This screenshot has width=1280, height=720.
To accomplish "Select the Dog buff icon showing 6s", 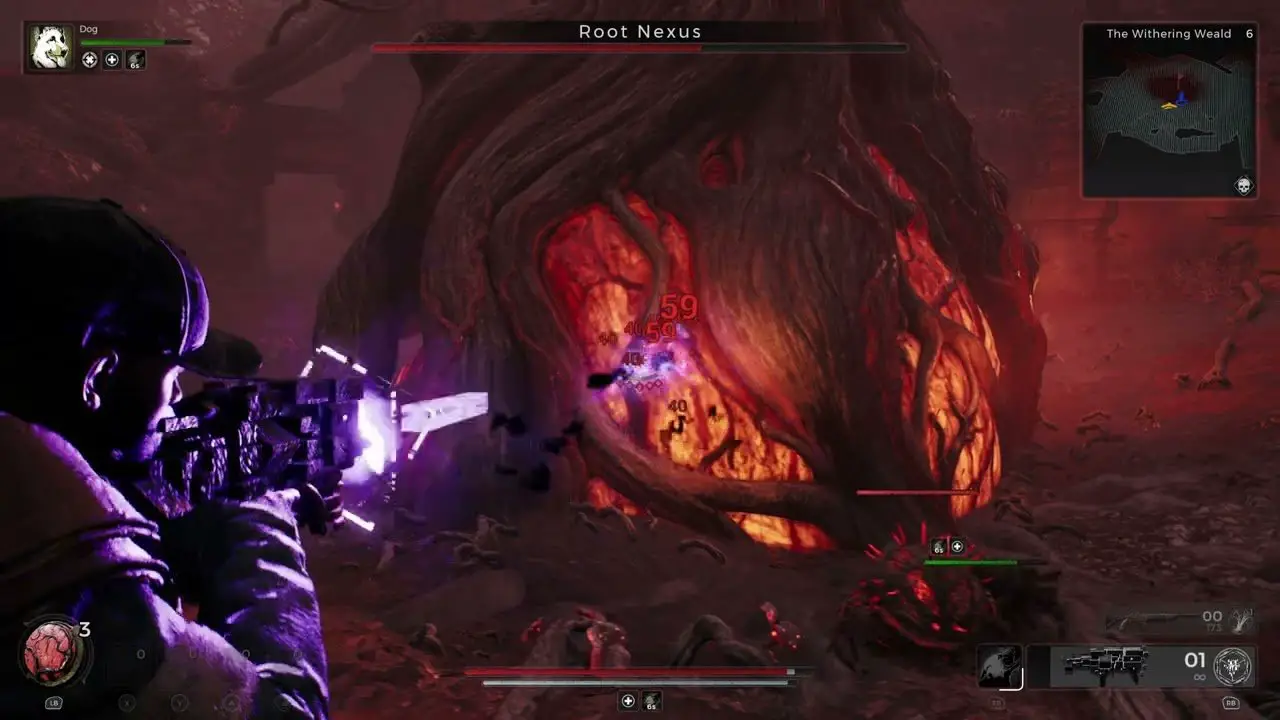I will (x=135, y=60).
